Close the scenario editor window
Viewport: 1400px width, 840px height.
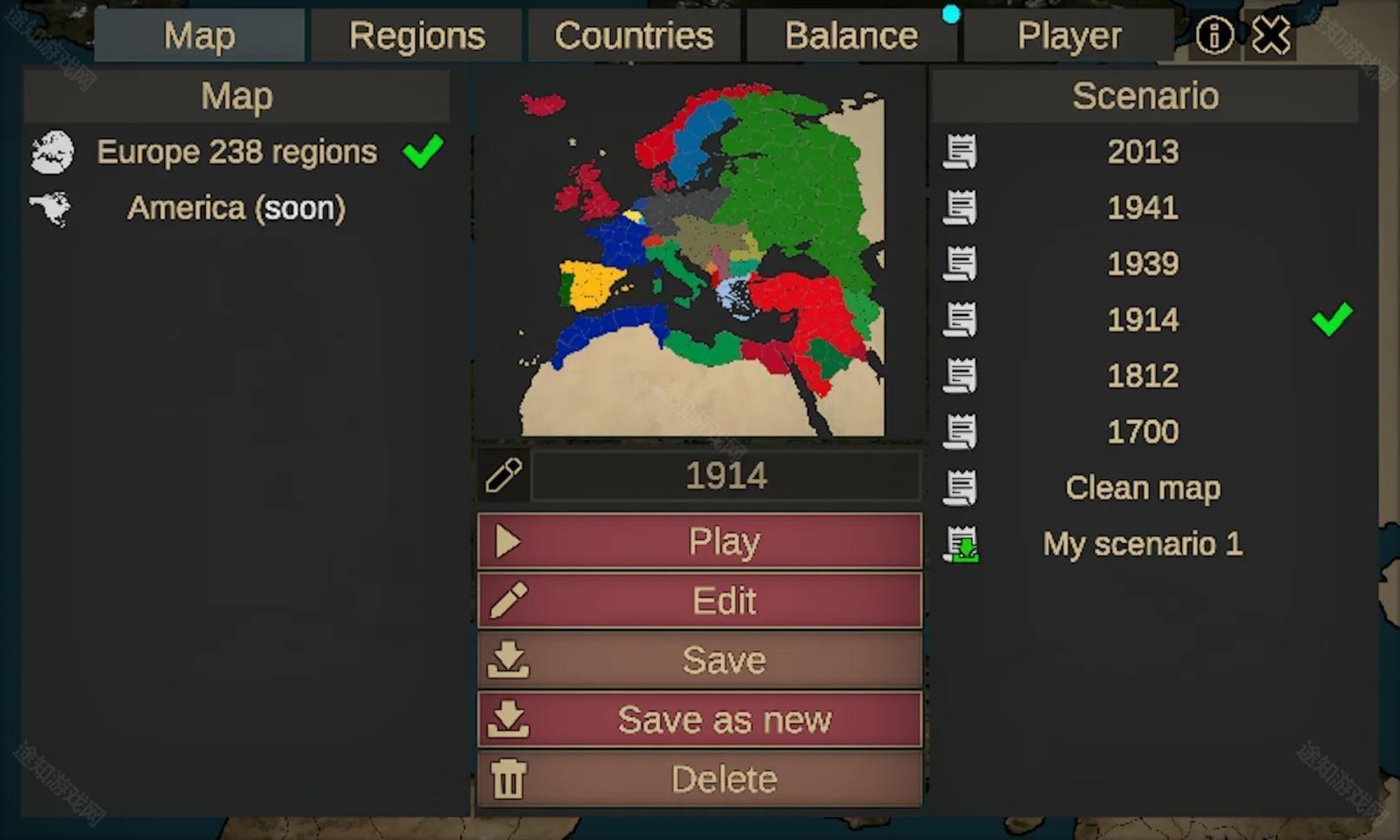(1271, 36)
